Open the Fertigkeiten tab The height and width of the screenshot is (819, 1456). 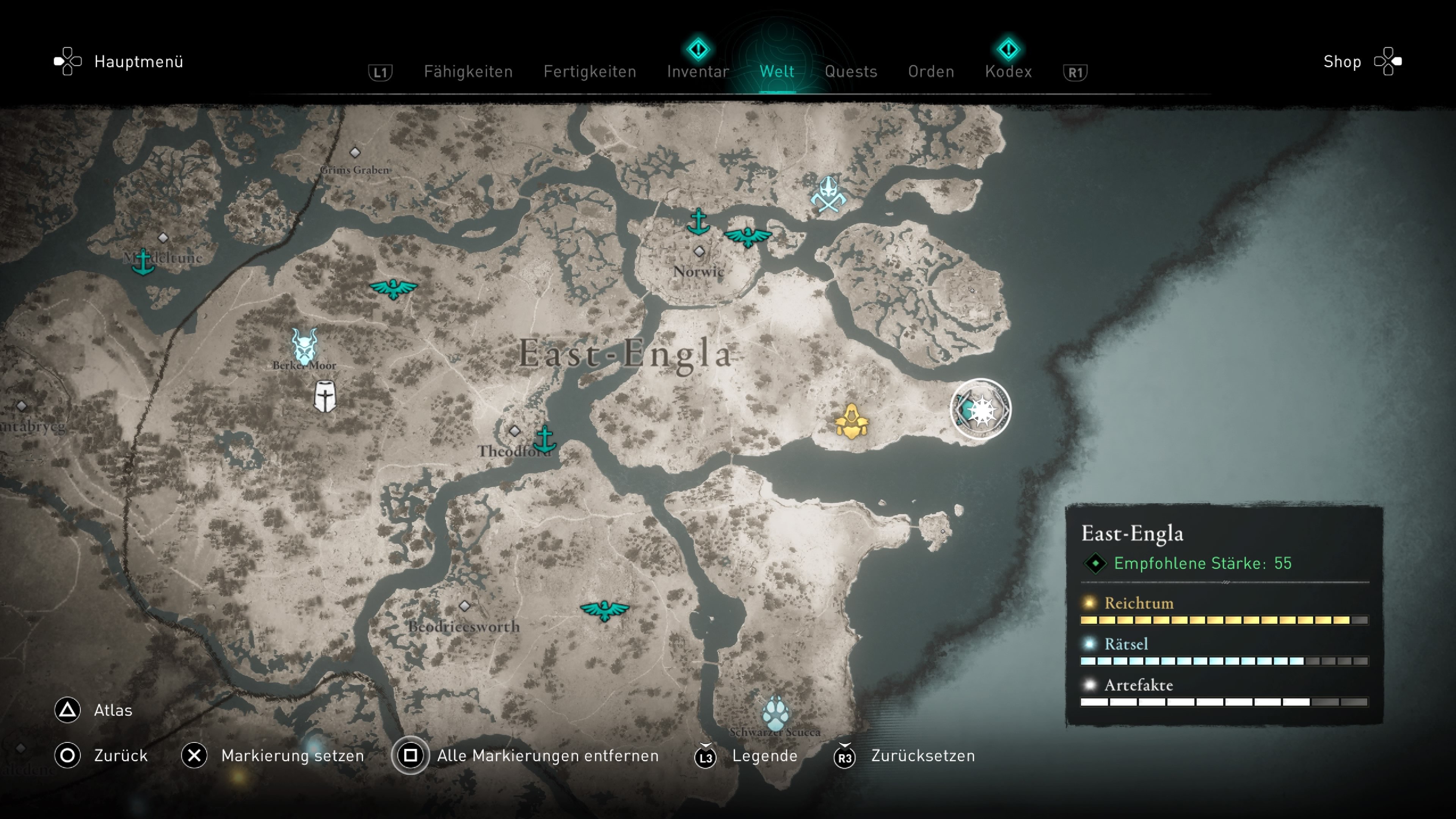[x=590, y=72]
